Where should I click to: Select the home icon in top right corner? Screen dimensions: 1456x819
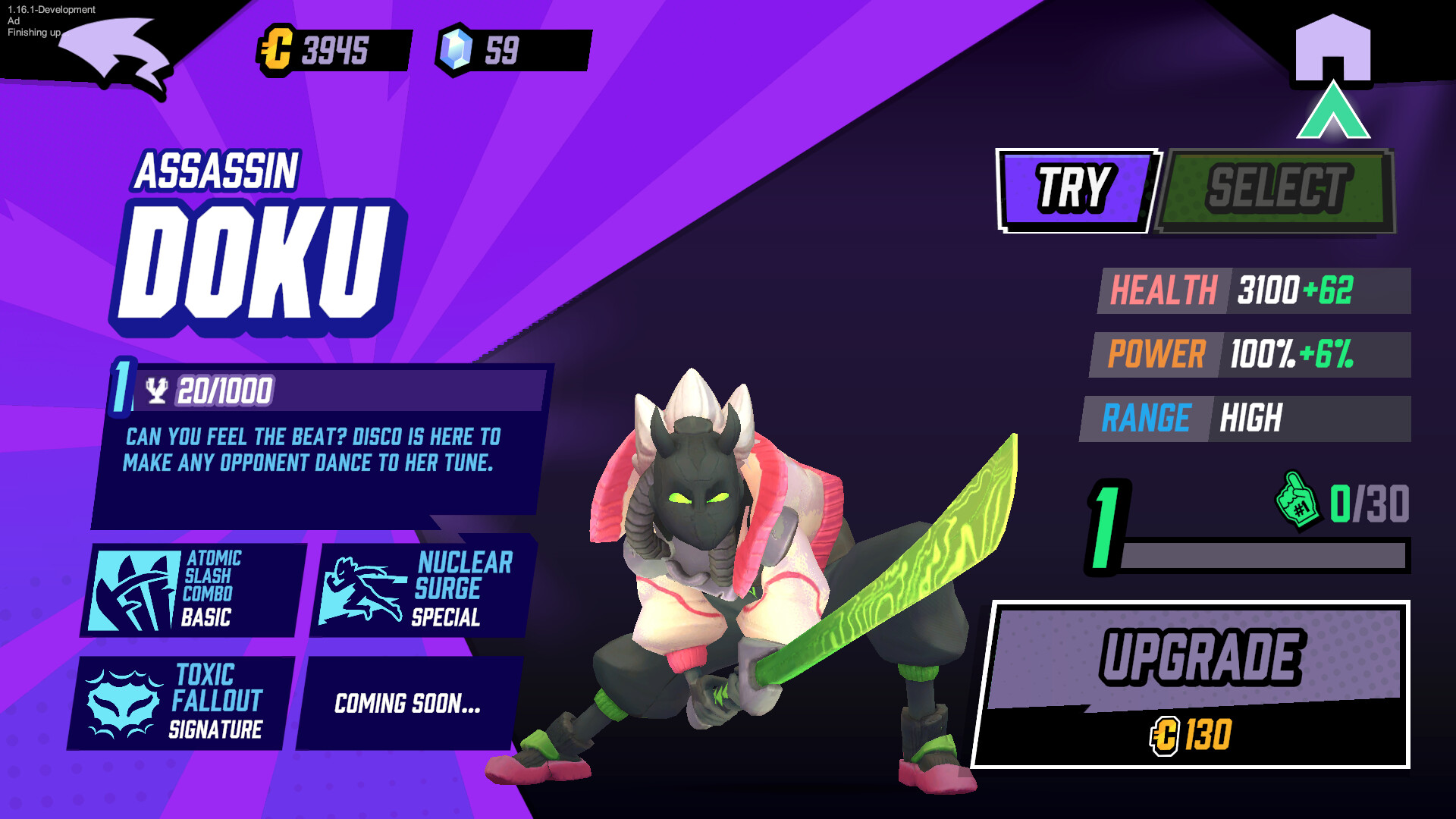click(x=1333, y=49)
